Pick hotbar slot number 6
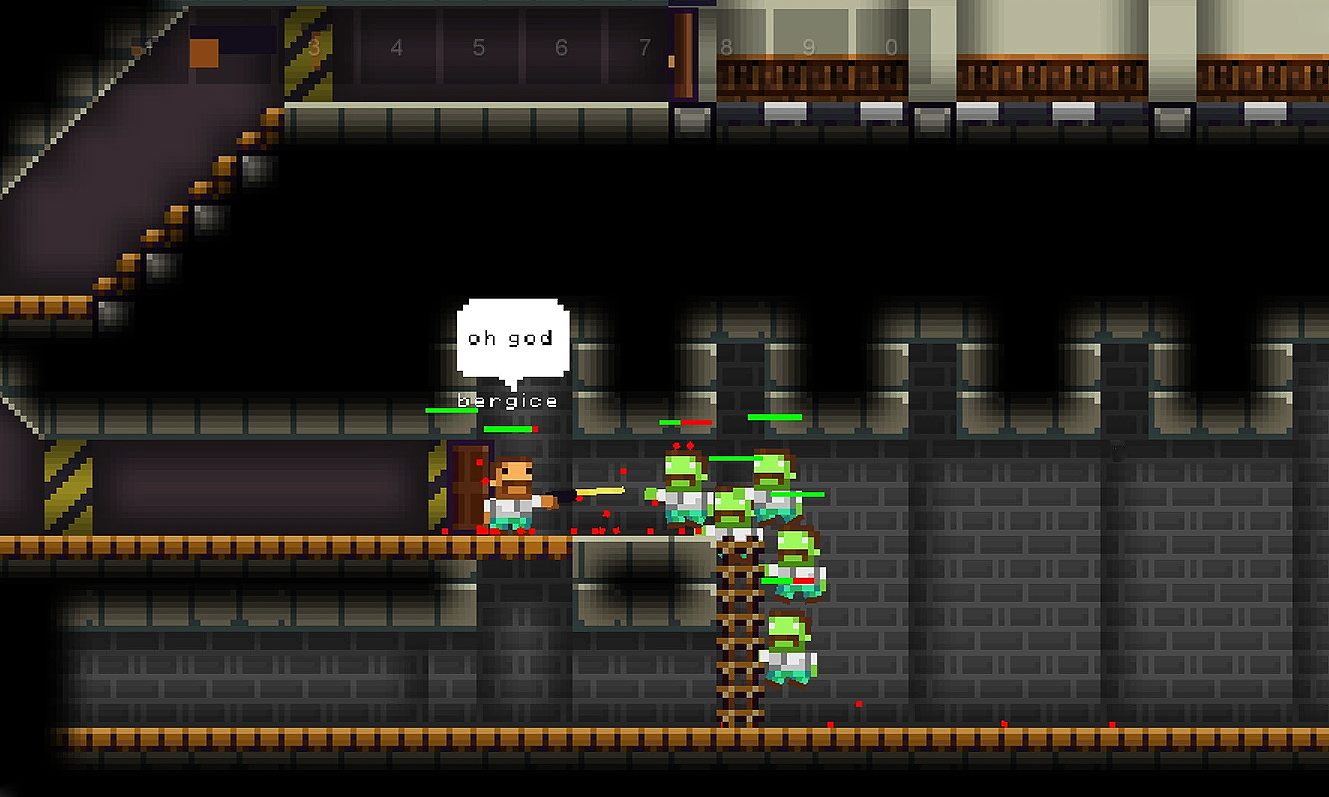The width and height of the screenshot is (1329, 797). [561, 47]
